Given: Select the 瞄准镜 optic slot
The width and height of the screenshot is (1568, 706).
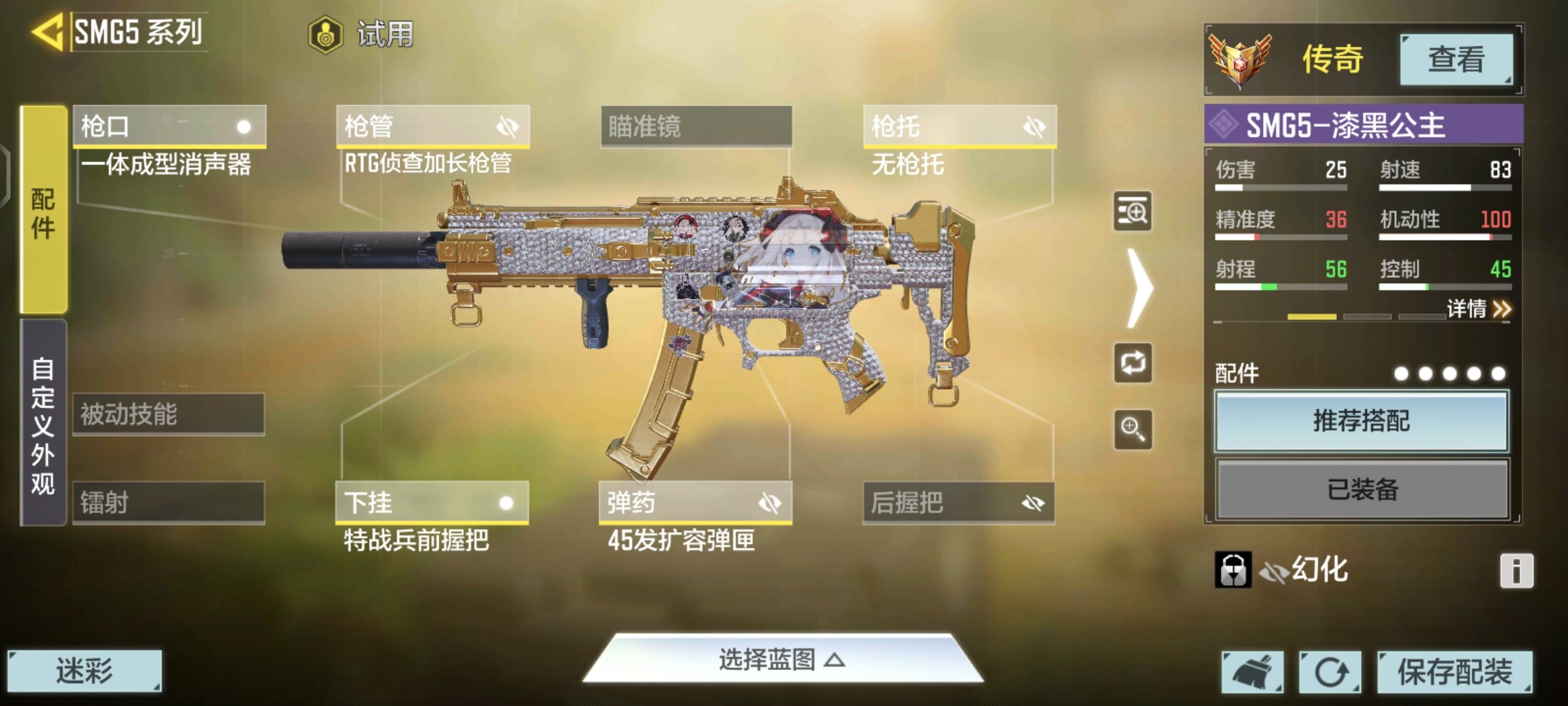Looking at the screenshot, I should tap(696, 126).
